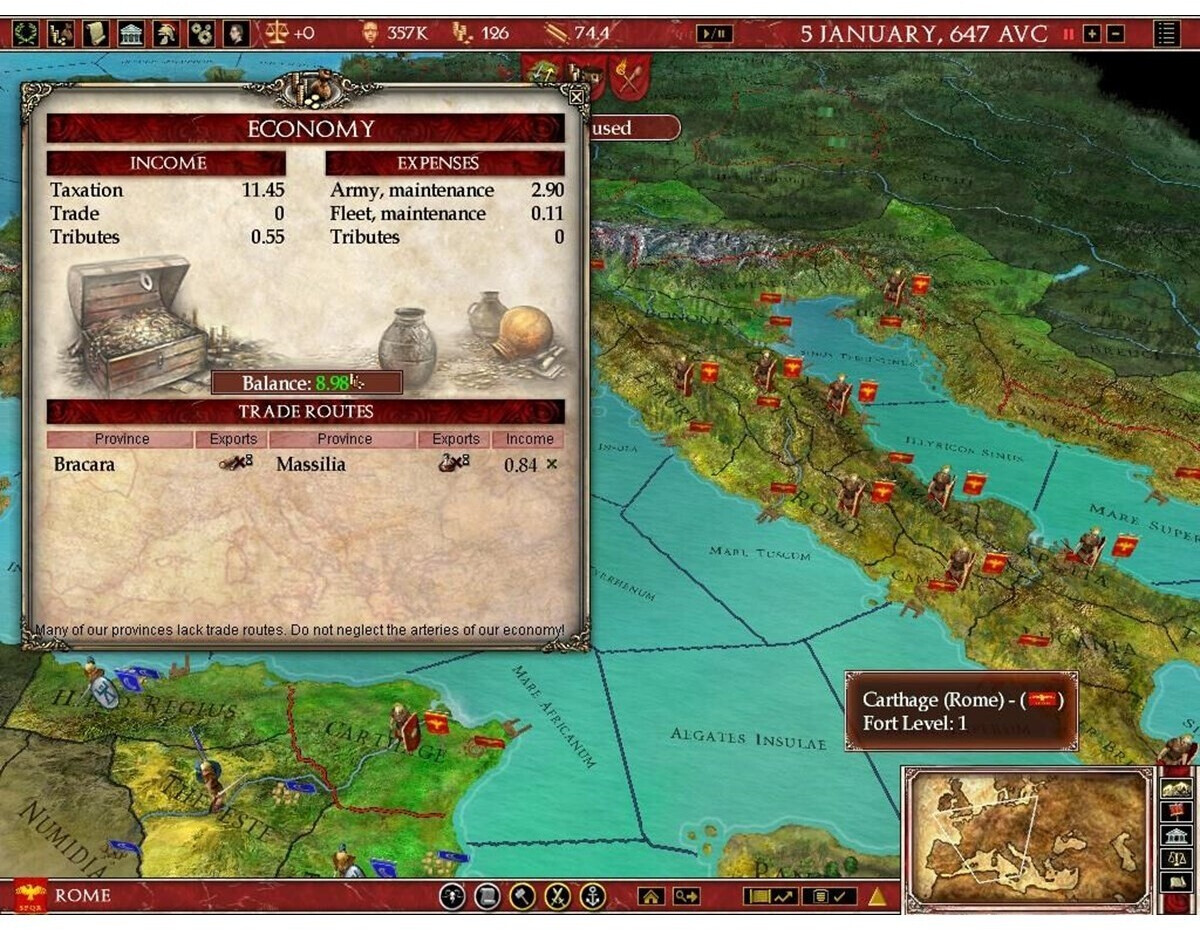Select the crossed swords button in bottom bar
This screenshot has width=1200, height=930.
point(557,896)
